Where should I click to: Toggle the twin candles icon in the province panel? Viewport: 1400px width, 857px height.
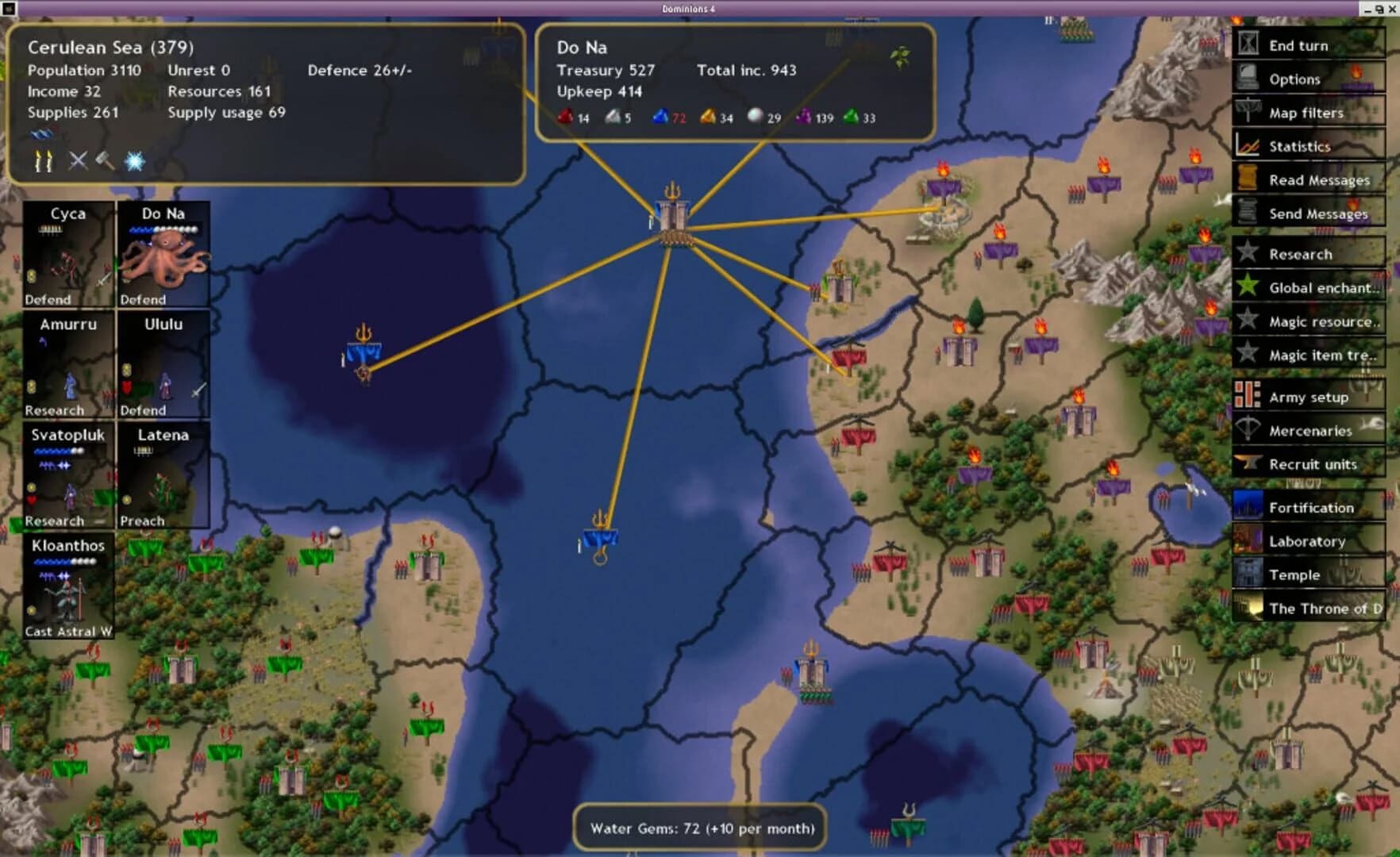pos(44,161)
